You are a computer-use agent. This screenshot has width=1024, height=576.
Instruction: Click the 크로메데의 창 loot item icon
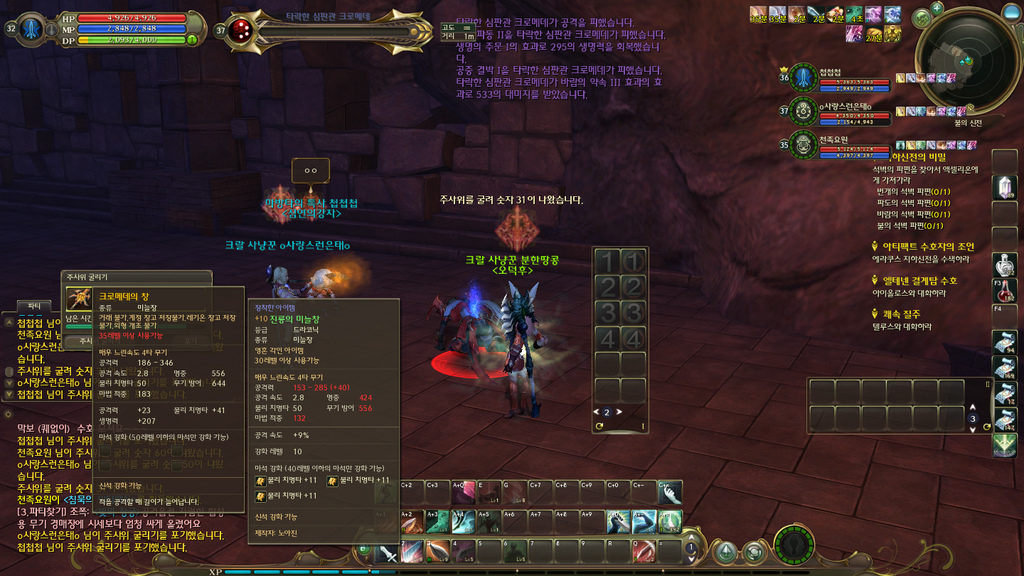(x=79, y=299)
